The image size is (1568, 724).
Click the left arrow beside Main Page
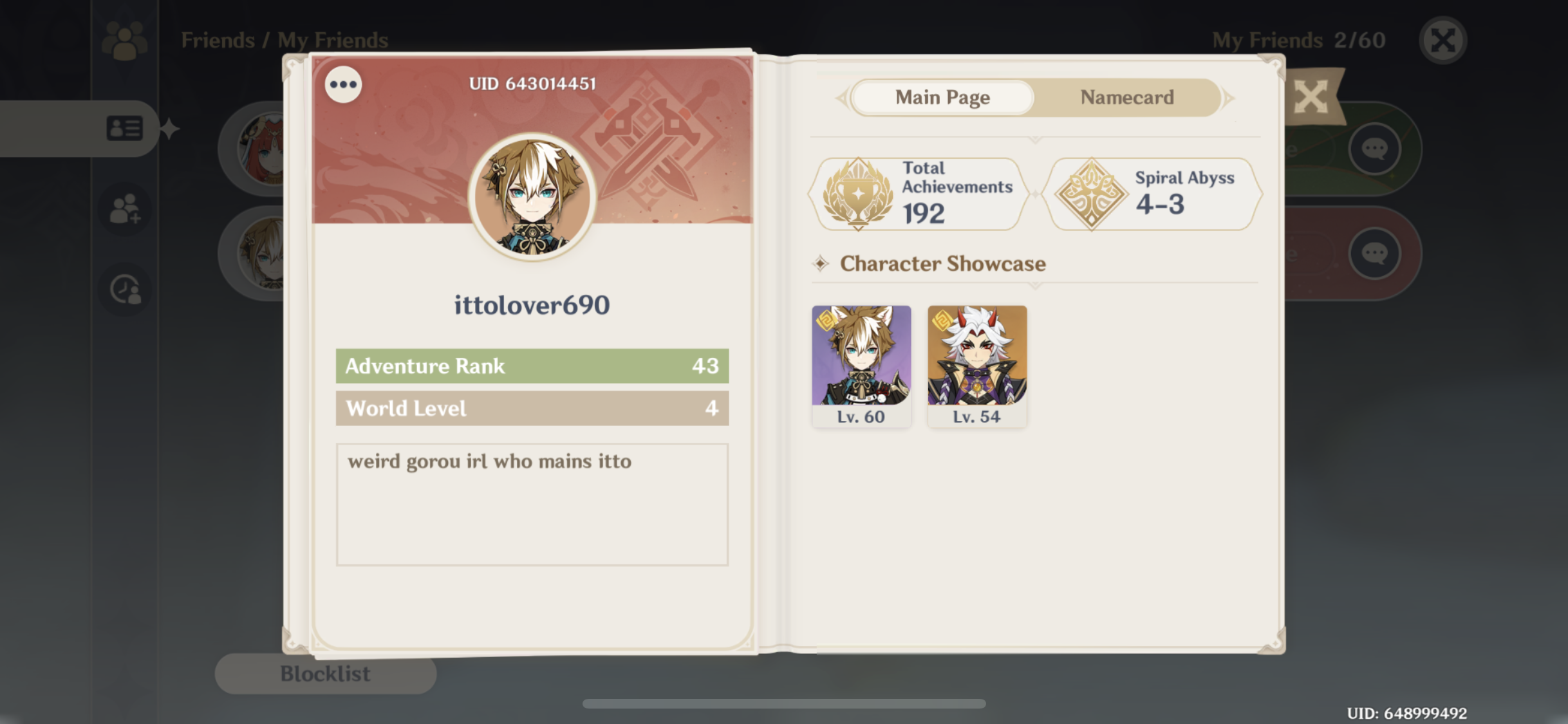pyautogui.click(x=840, y=97)
